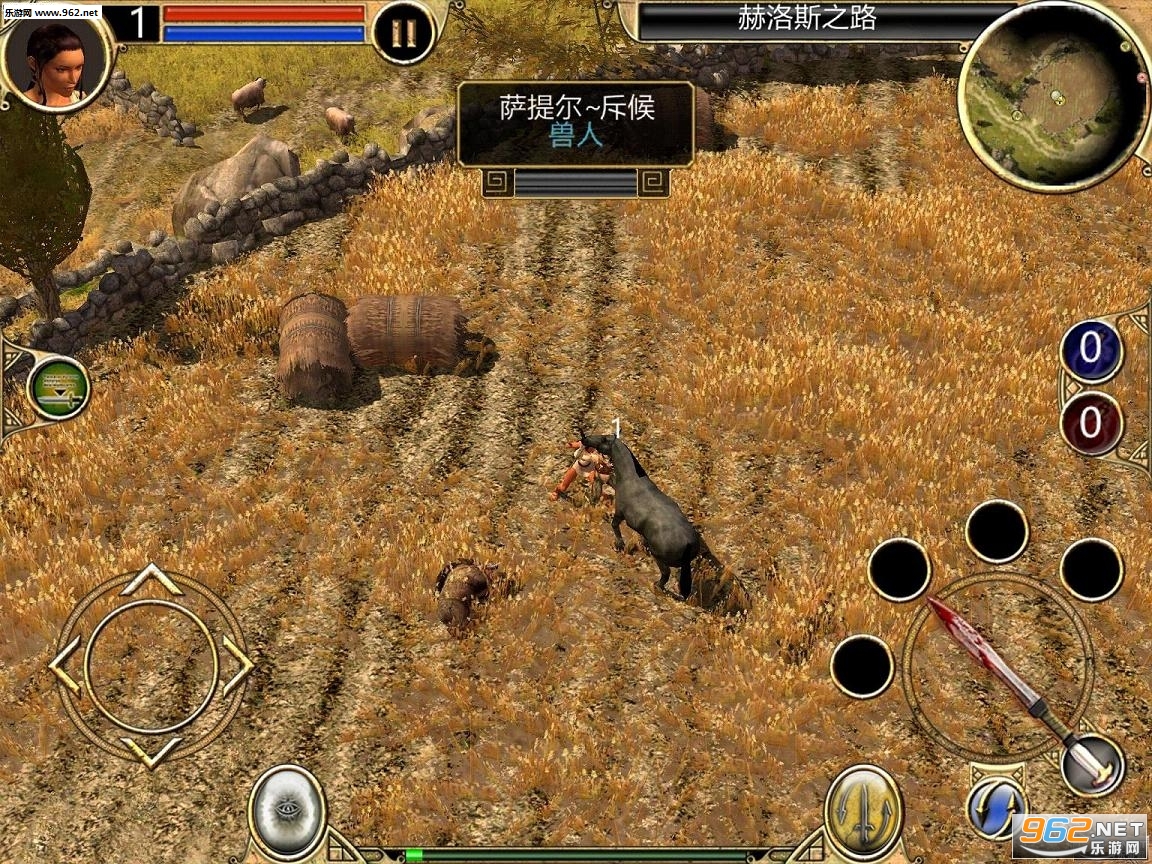
Task: Tap the small round sword hilt button
Action: coord(1092,766)
